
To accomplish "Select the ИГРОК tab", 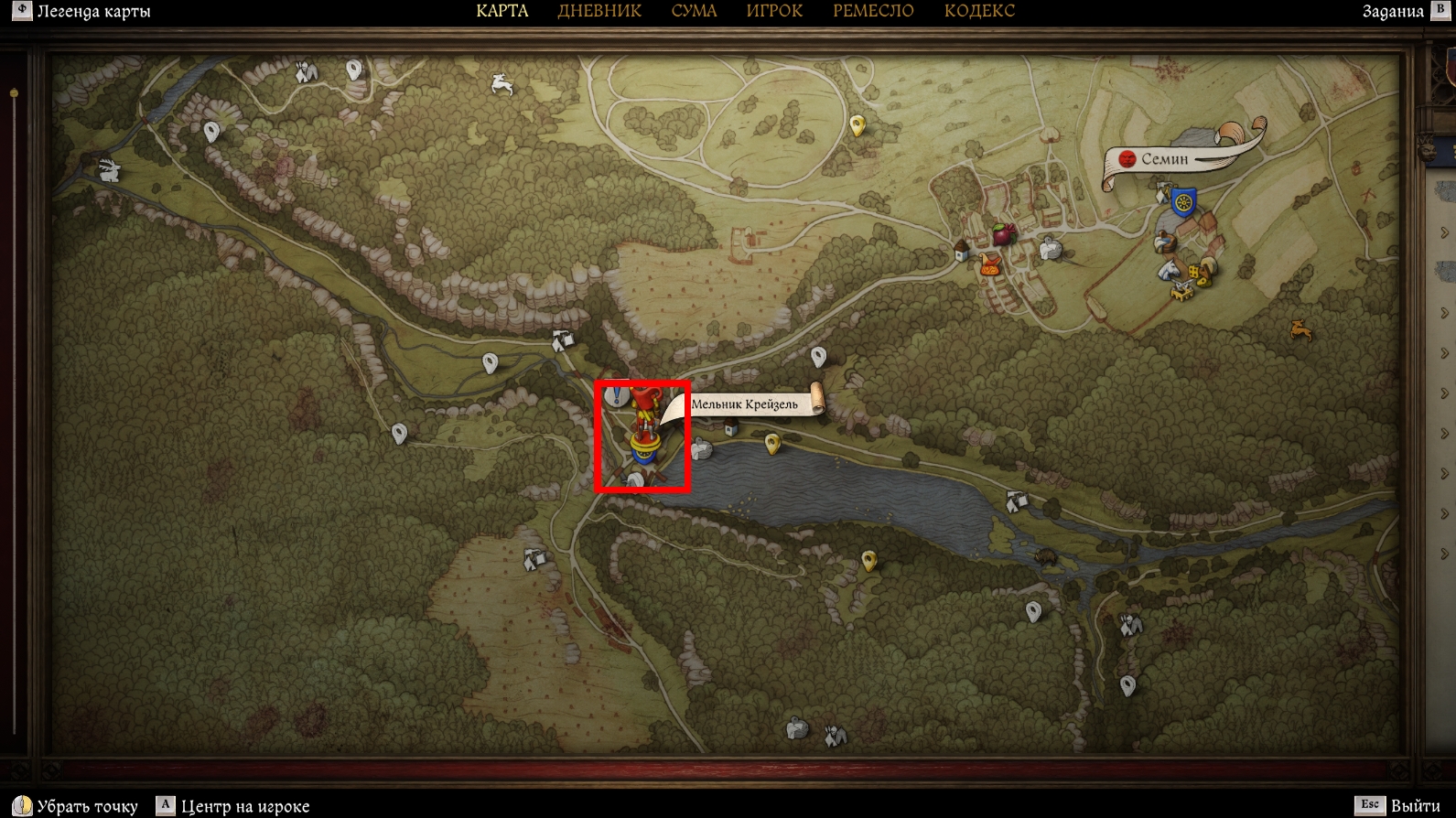I will [x=774, y=11].
